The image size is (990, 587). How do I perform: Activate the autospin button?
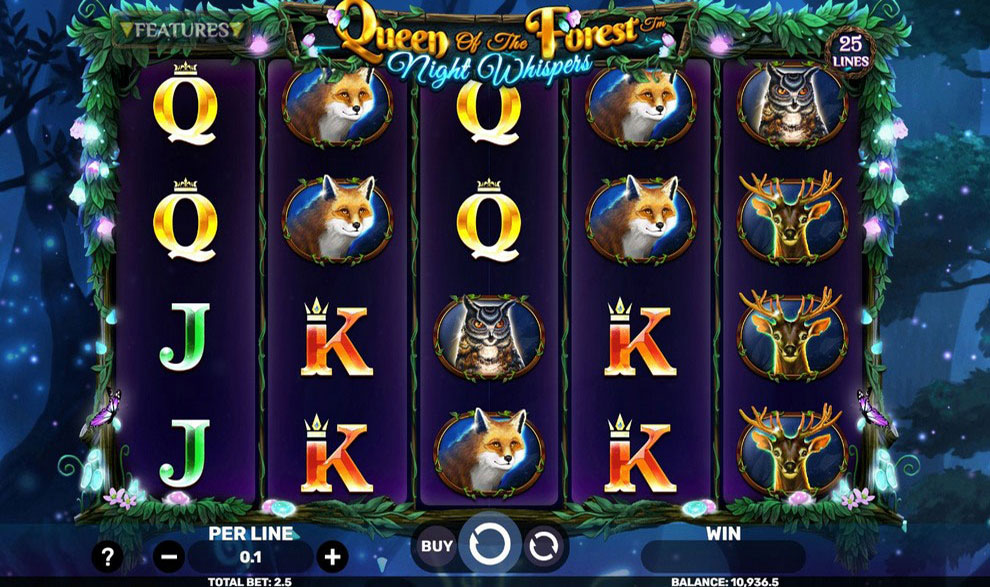point(542,546)
